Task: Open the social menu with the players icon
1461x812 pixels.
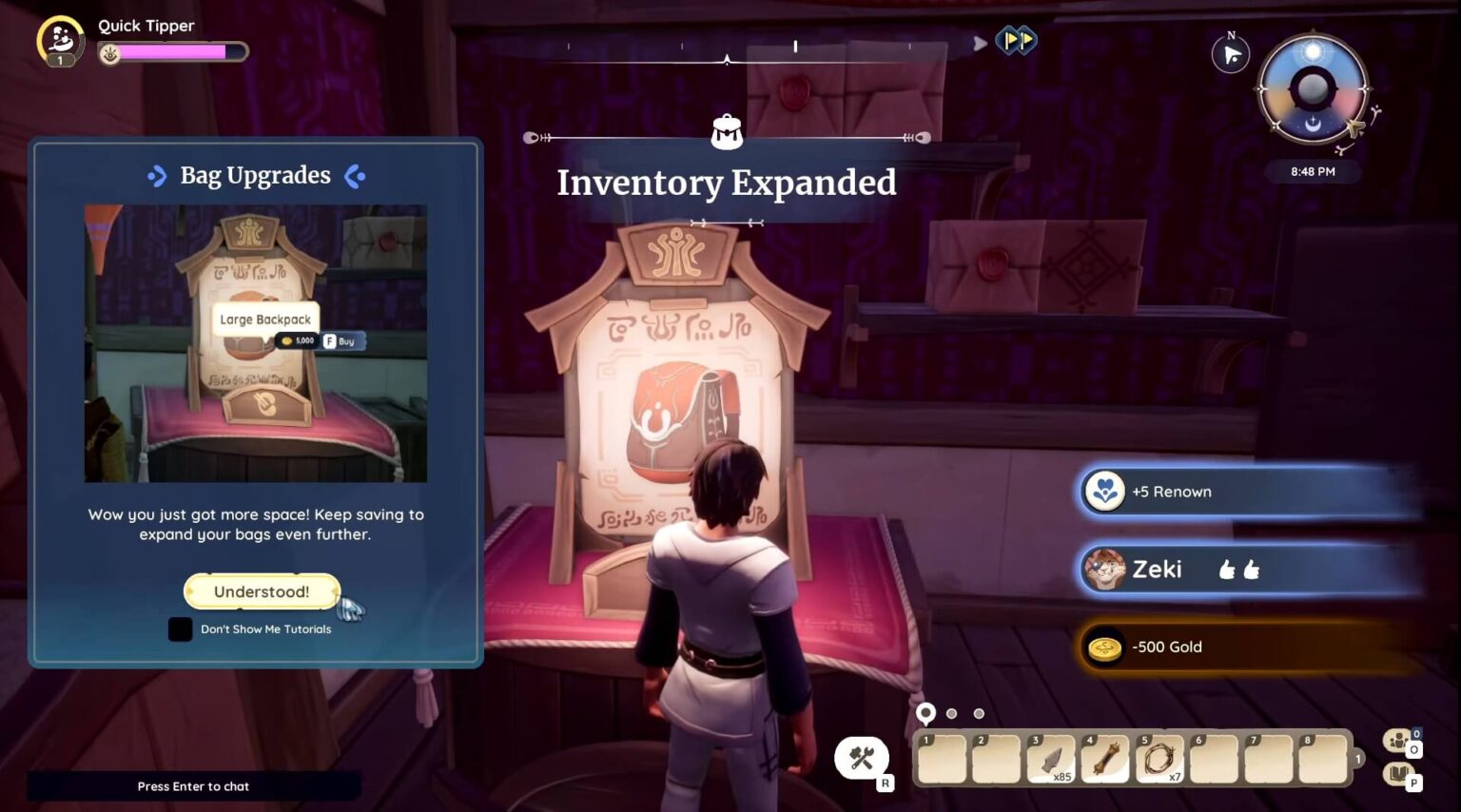Action: (1397, 741)
